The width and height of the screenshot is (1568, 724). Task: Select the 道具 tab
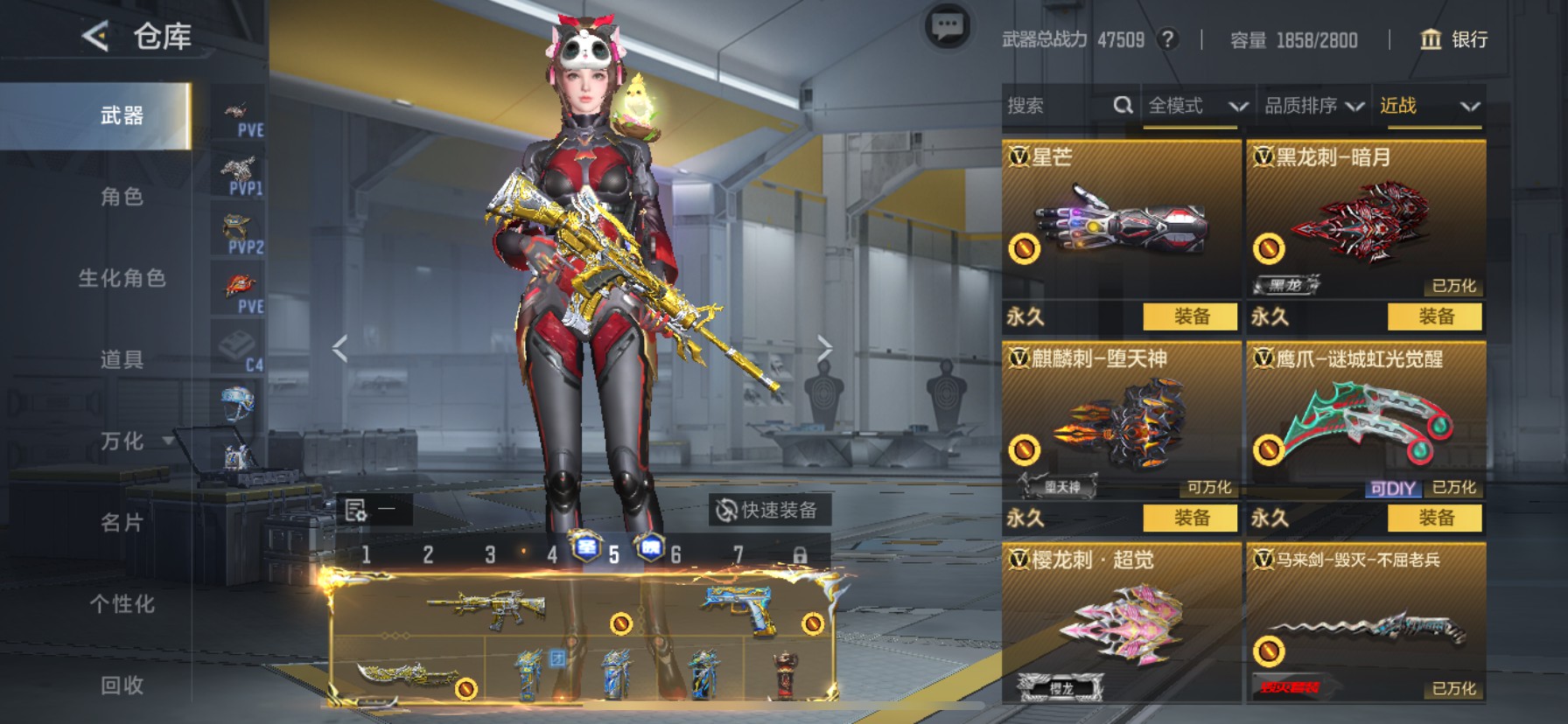(122, 359)
